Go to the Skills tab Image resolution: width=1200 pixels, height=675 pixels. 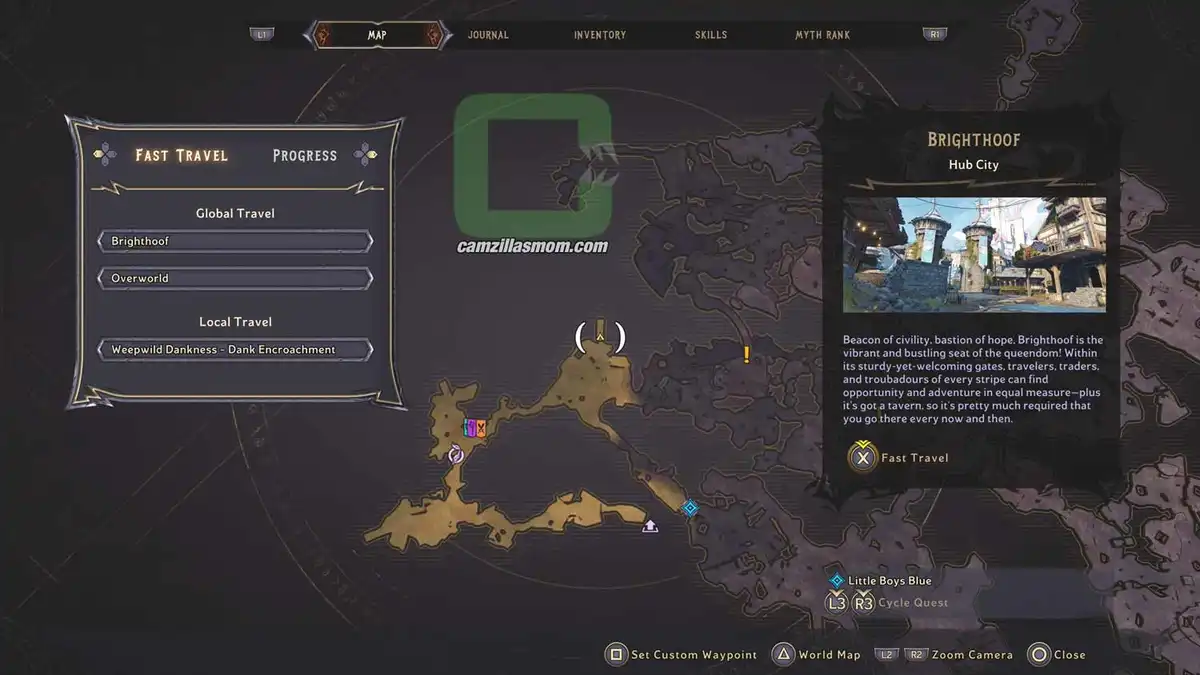click(x=711, y=35)
